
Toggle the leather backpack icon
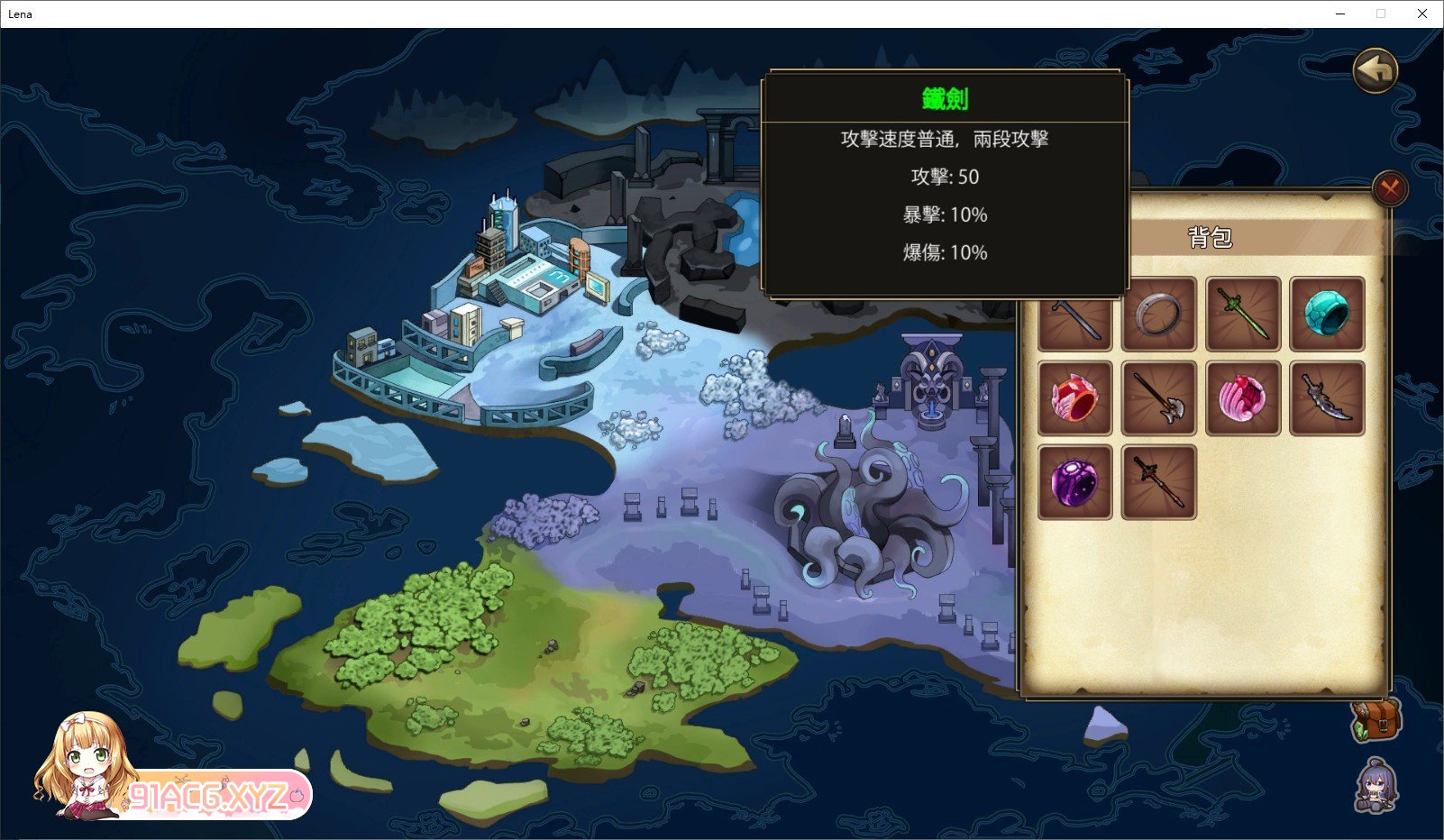[x=1375, y=720]
